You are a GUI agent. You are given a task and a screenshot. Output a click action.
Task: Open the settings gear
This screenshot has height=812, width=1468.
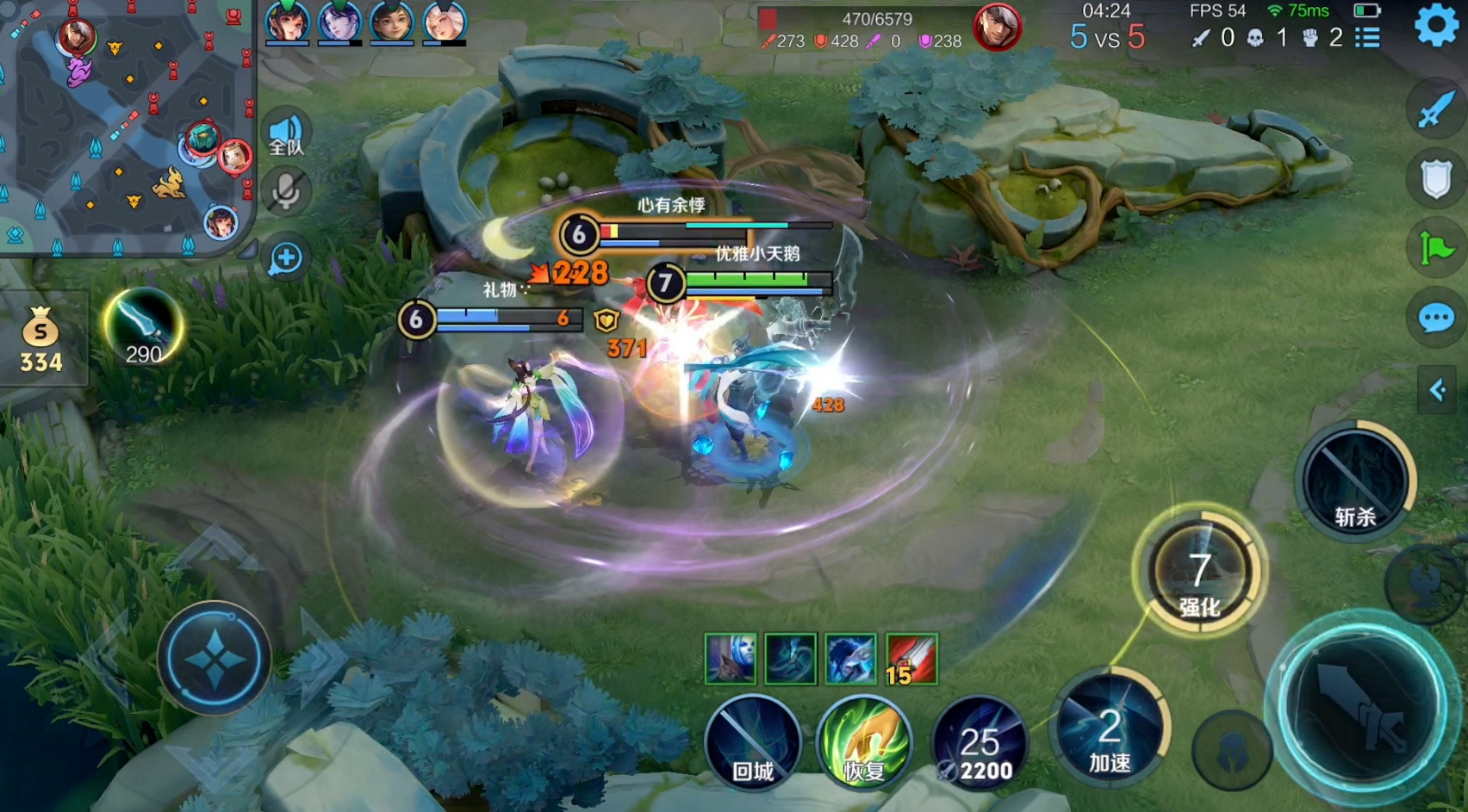point(1436,26)
